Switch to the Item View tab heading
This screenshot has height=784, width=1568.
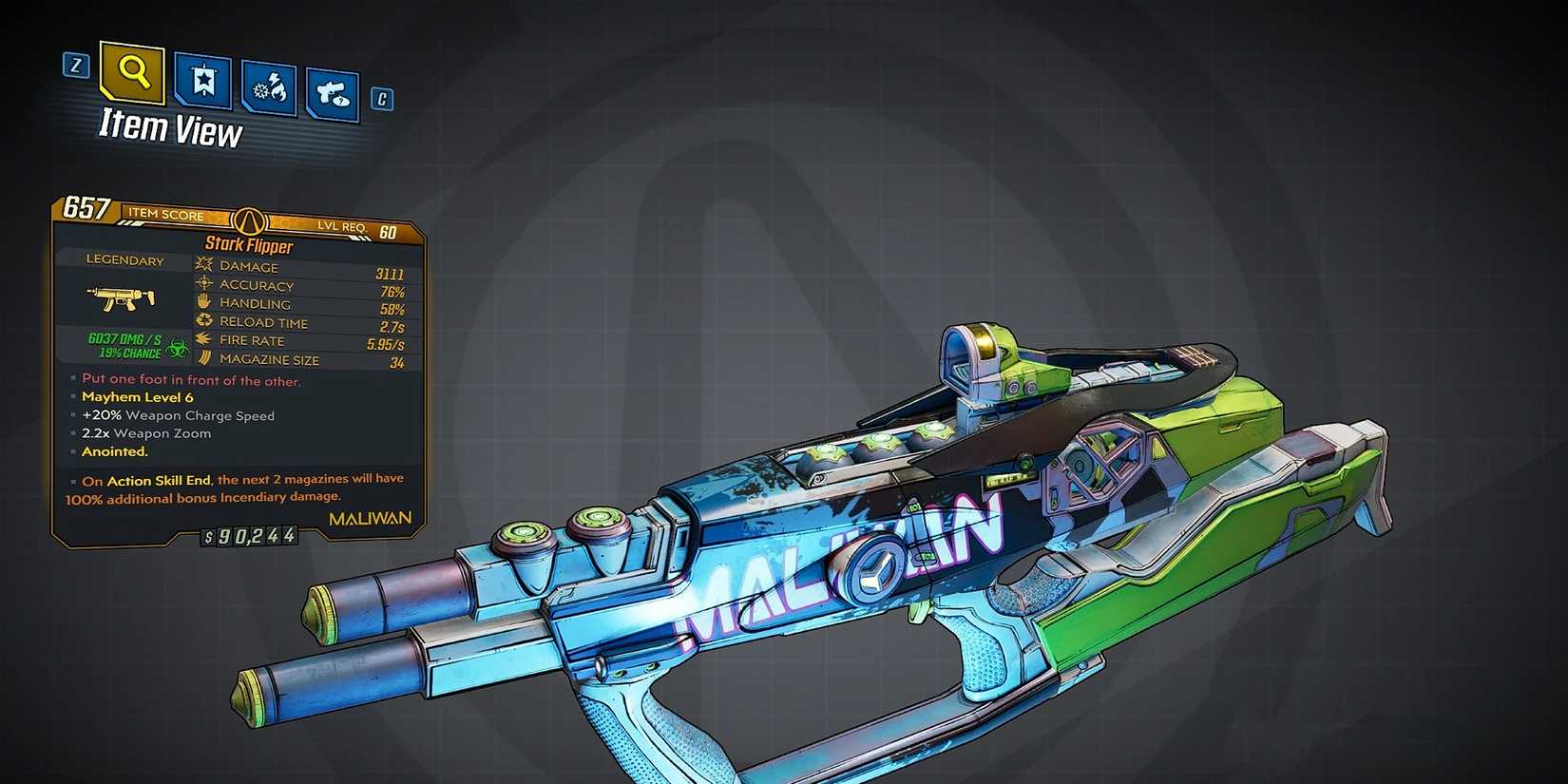click(x=168, y=125)
